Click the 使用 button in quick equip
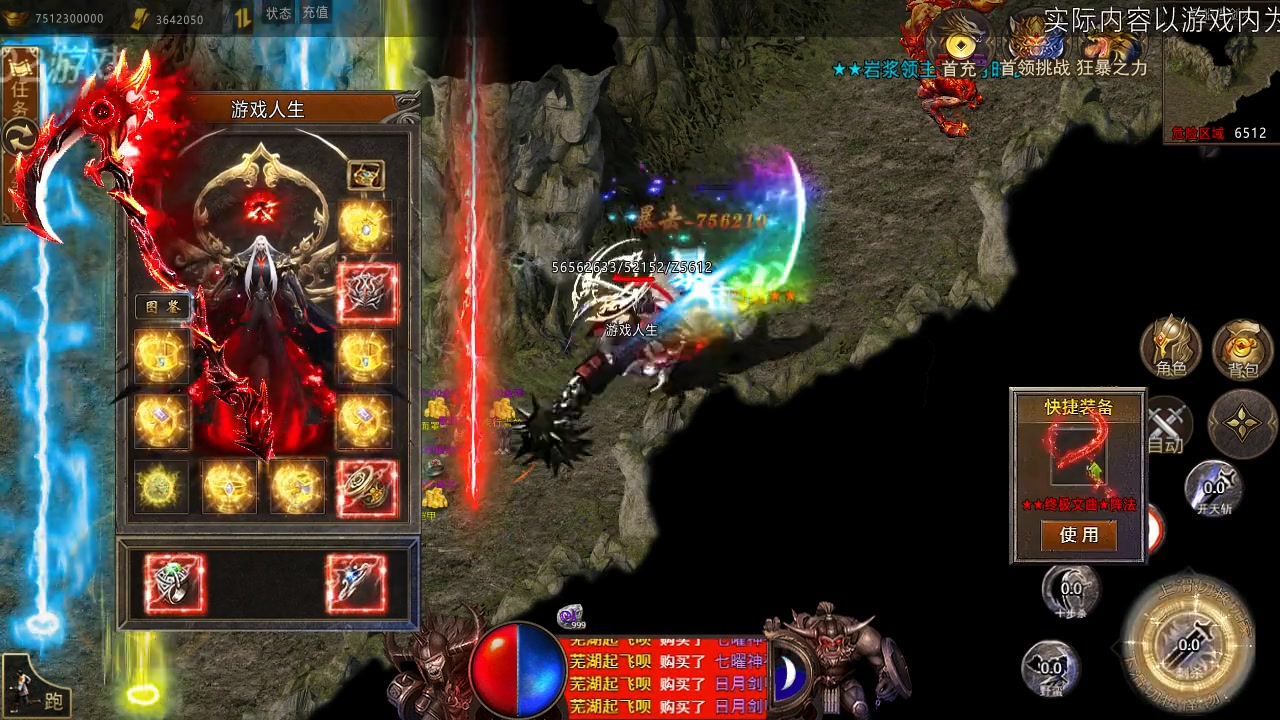 (1078, 536)
